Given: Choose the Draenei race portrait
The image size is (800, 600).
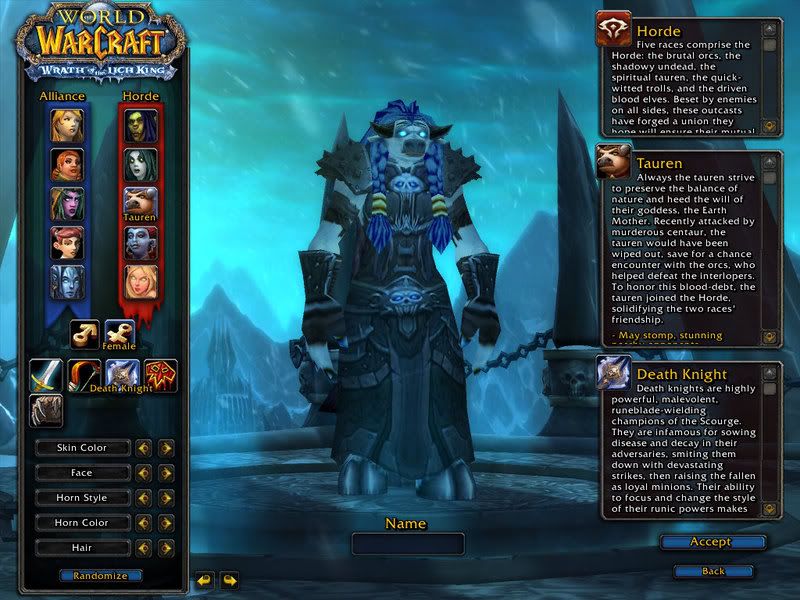Looking at the screenshot, I should click(x=67, y=281).
